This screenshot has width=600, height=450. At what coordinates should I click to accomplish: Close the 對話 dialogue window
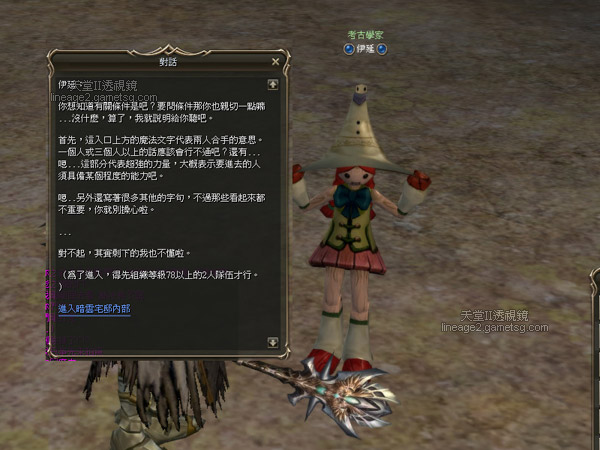(277, 60)
